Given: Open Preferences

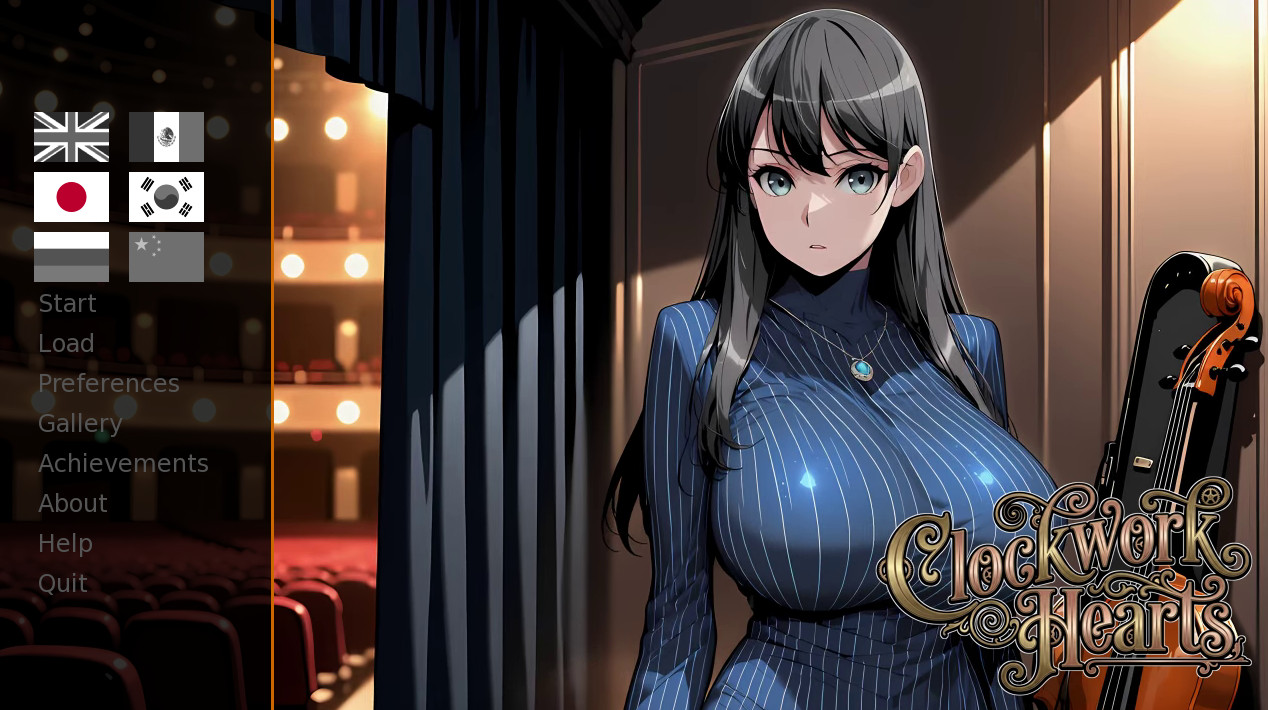Looking at the screenshot, I should click(109, 384).
